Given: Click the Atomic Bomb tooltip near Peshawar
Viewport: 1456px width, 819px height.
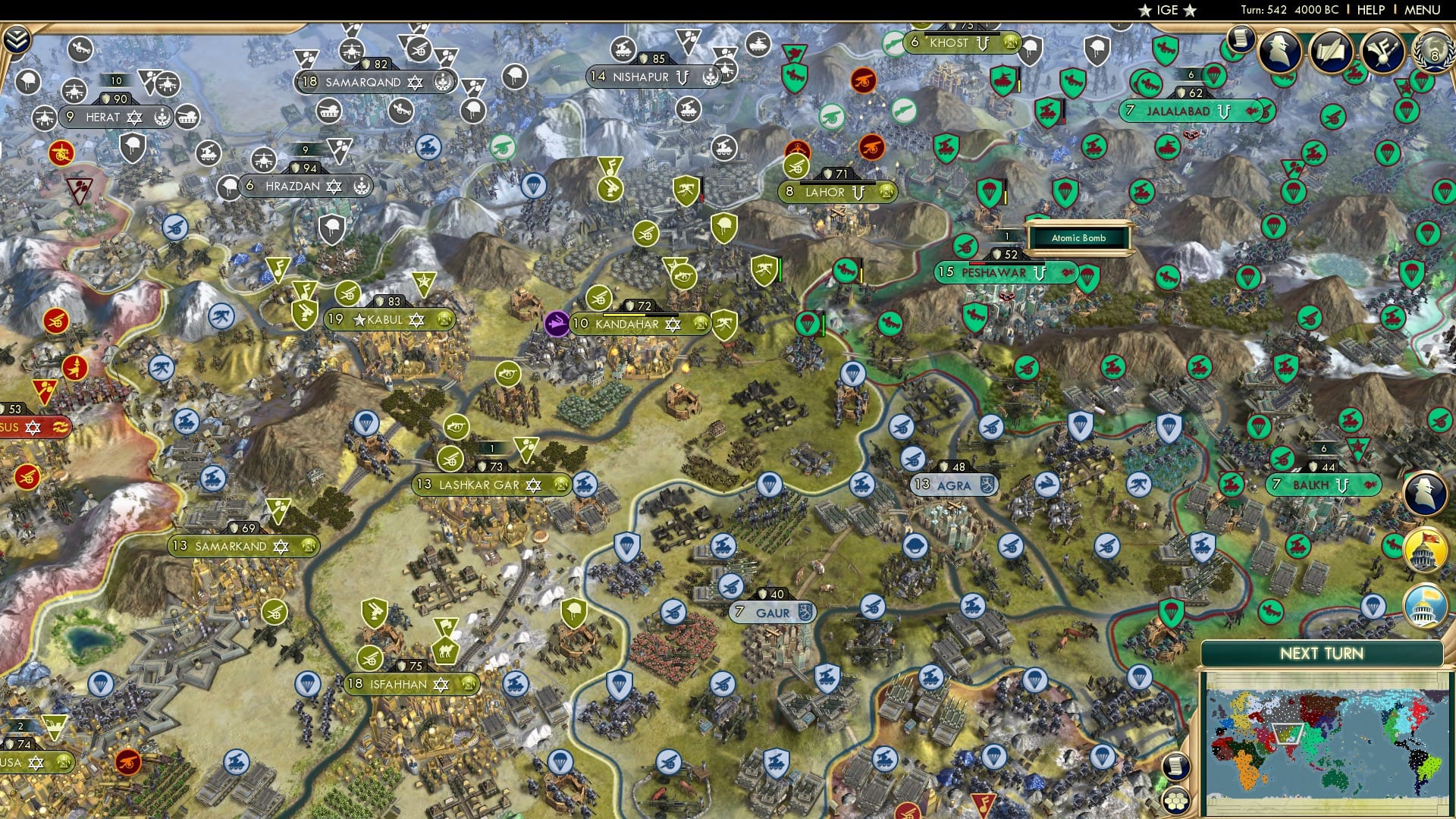Looking at the screenshot, I should (x=1078, y=237).
